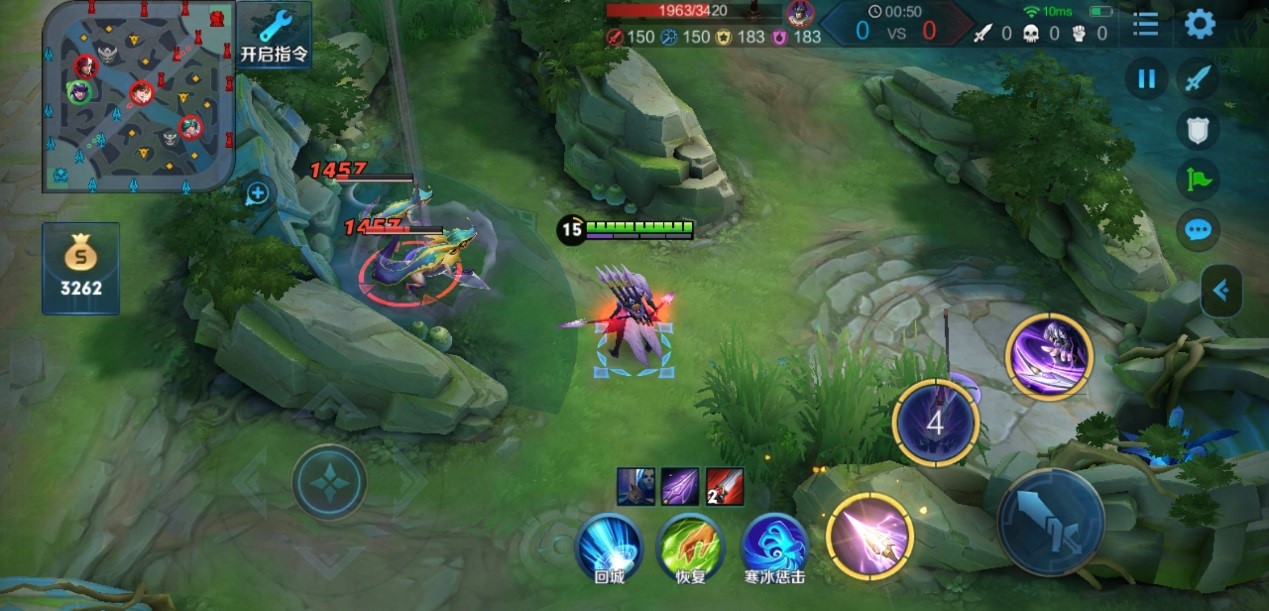Viewport: 1269px width, 611px height.
Task: Open the chat speech bubble
Action: click(1198, 231)
